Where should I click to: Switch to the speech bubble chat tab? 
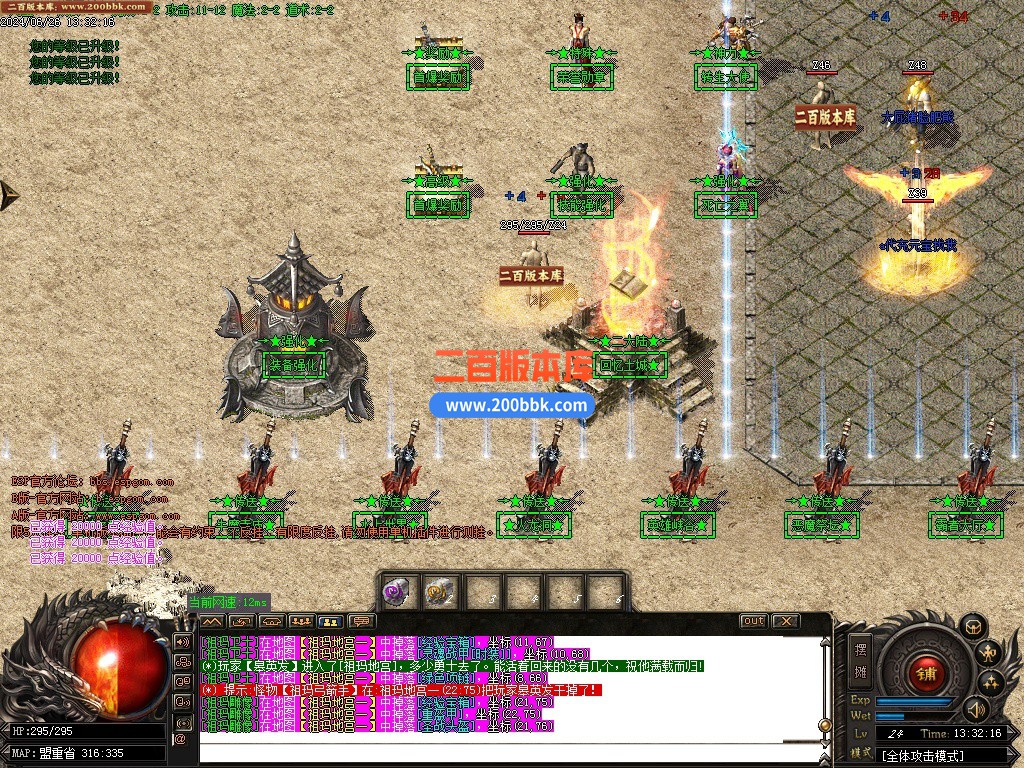(x=361, y=621)
